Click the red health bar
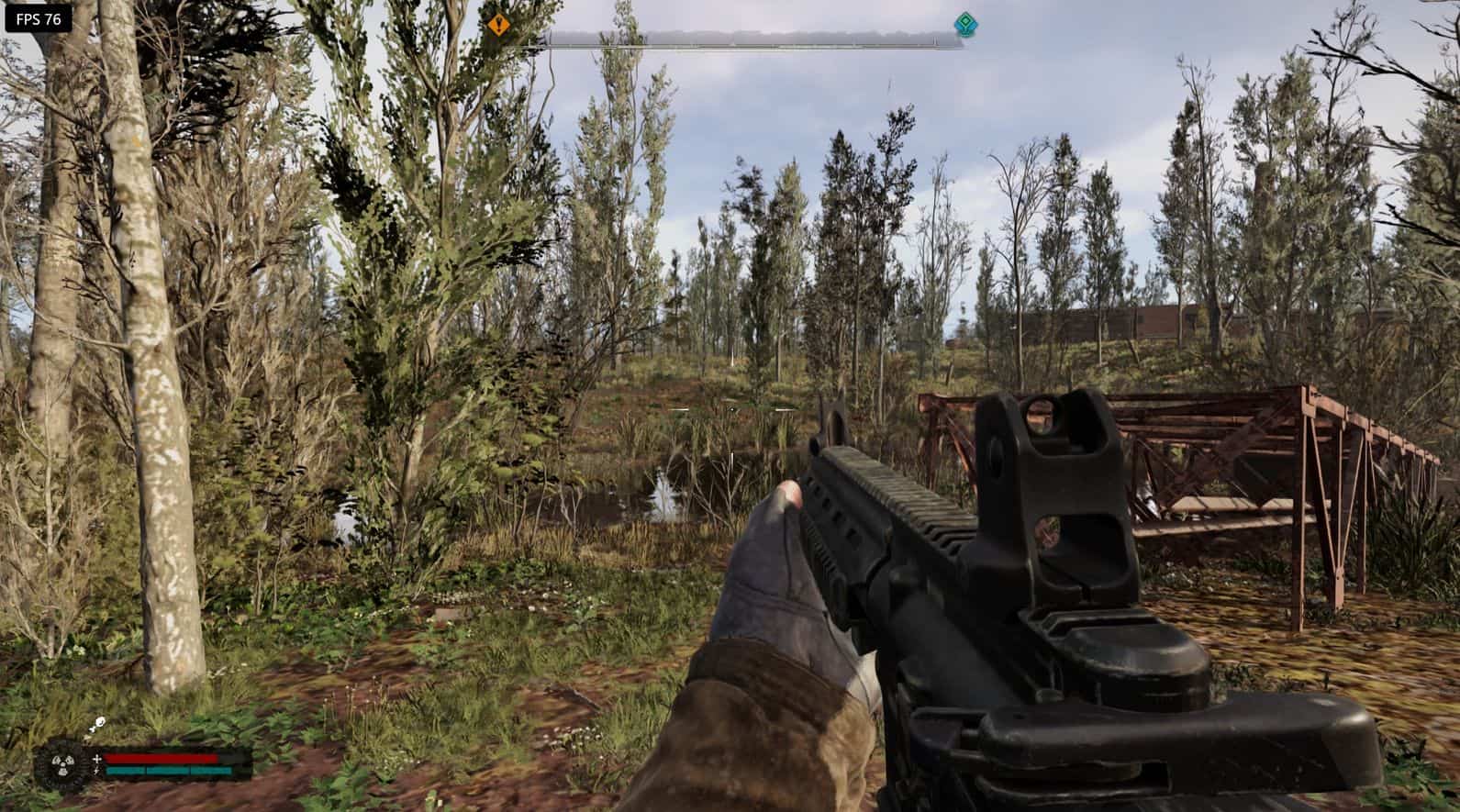This screenshot has height=812, width=1460. (161, 758)
